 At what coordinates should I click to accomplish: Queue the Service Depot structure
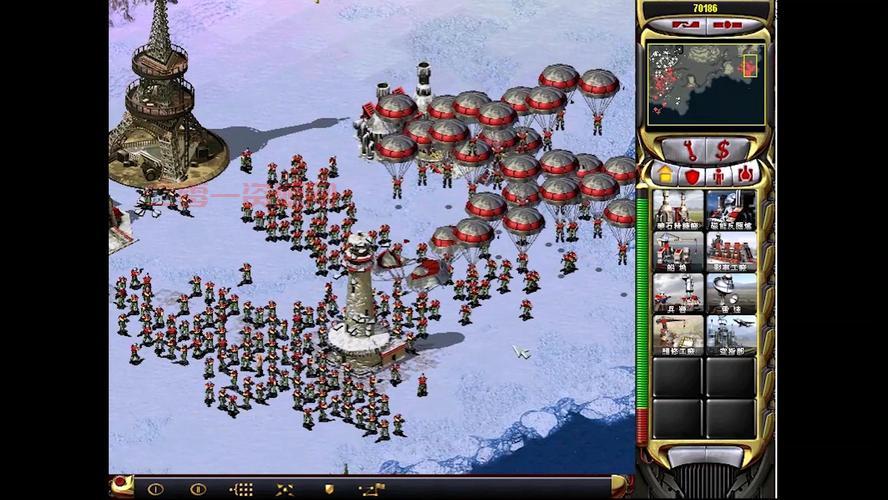point(679,336)
